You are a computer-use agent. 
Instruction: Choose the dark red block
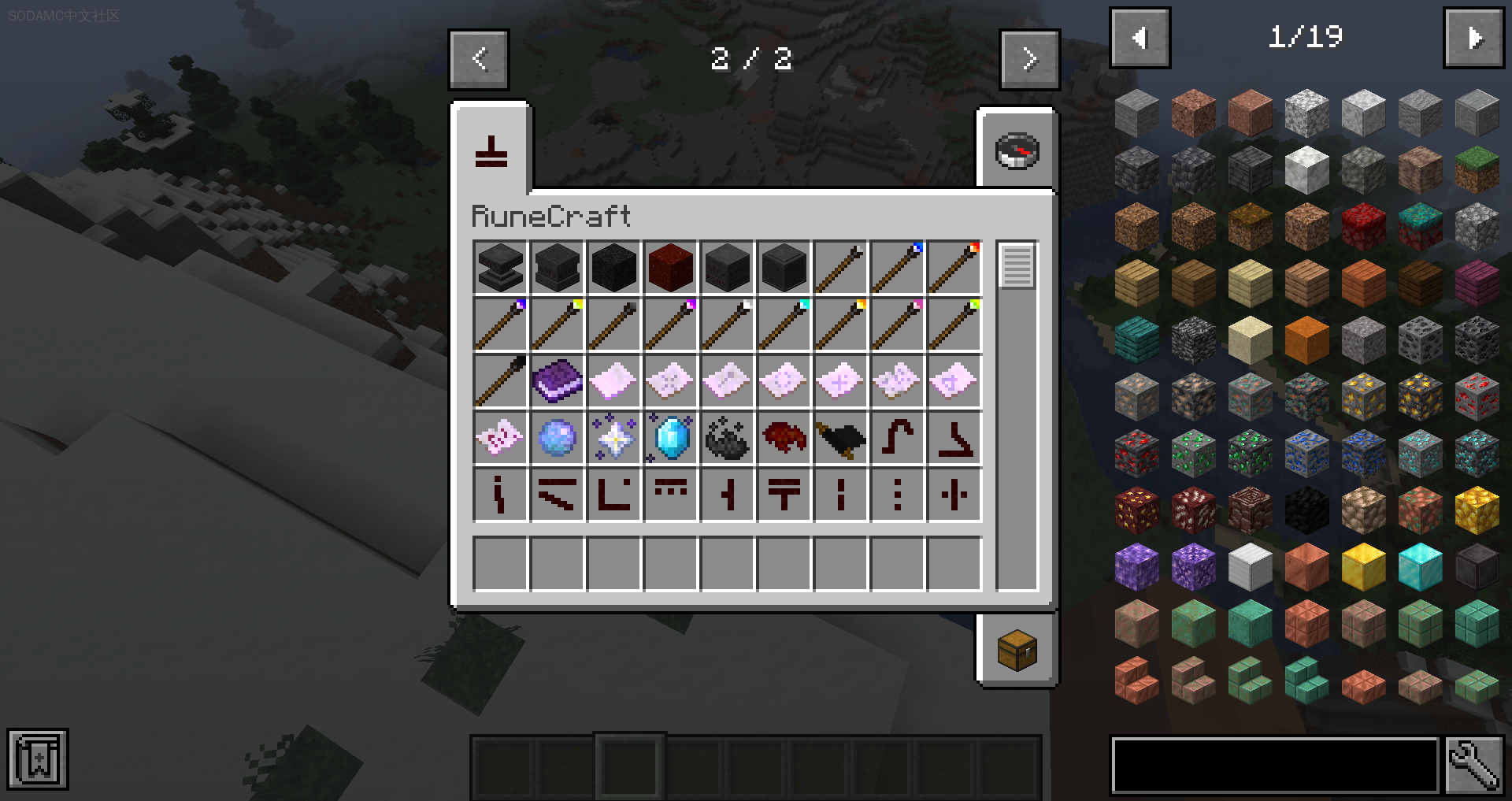coord(670,267)
